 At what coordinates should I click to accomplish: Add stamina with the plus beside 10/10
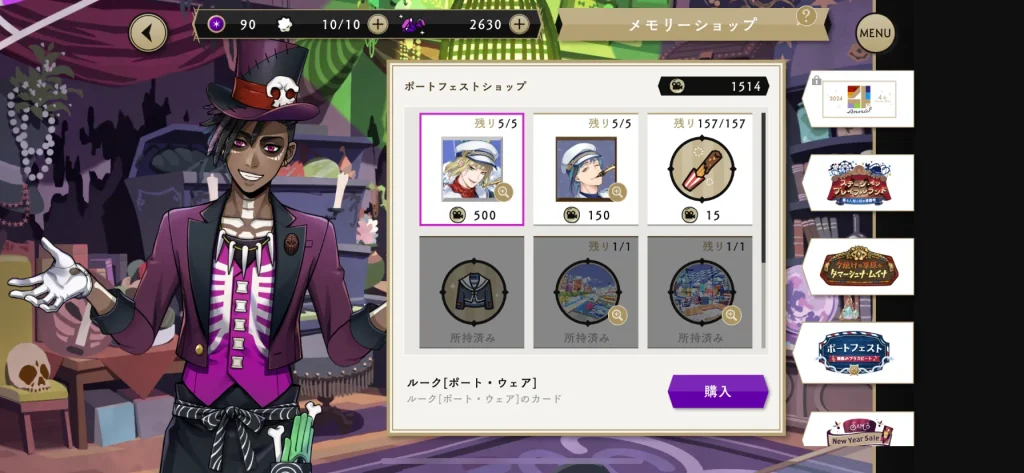pyautogui.click(x=377, y=24)
